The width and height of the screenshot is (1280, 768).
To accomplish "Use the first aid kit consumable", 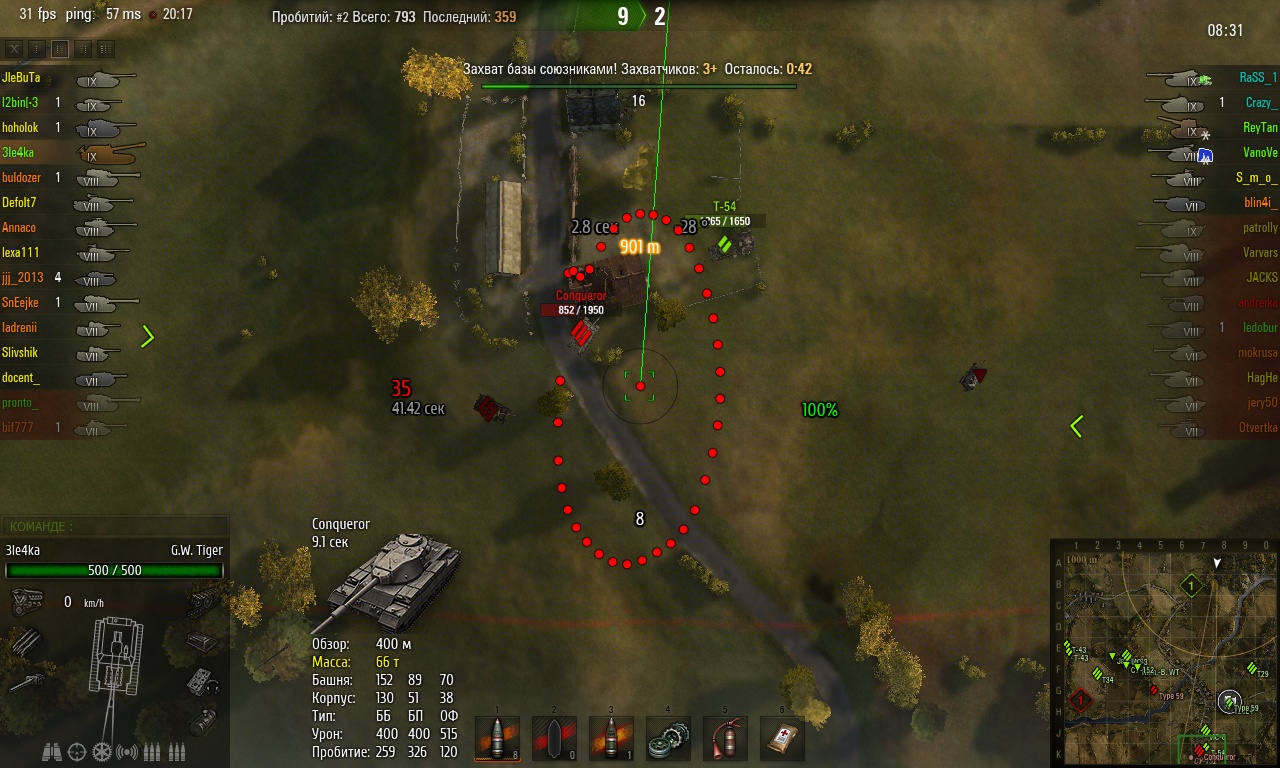I will point(782,738).
